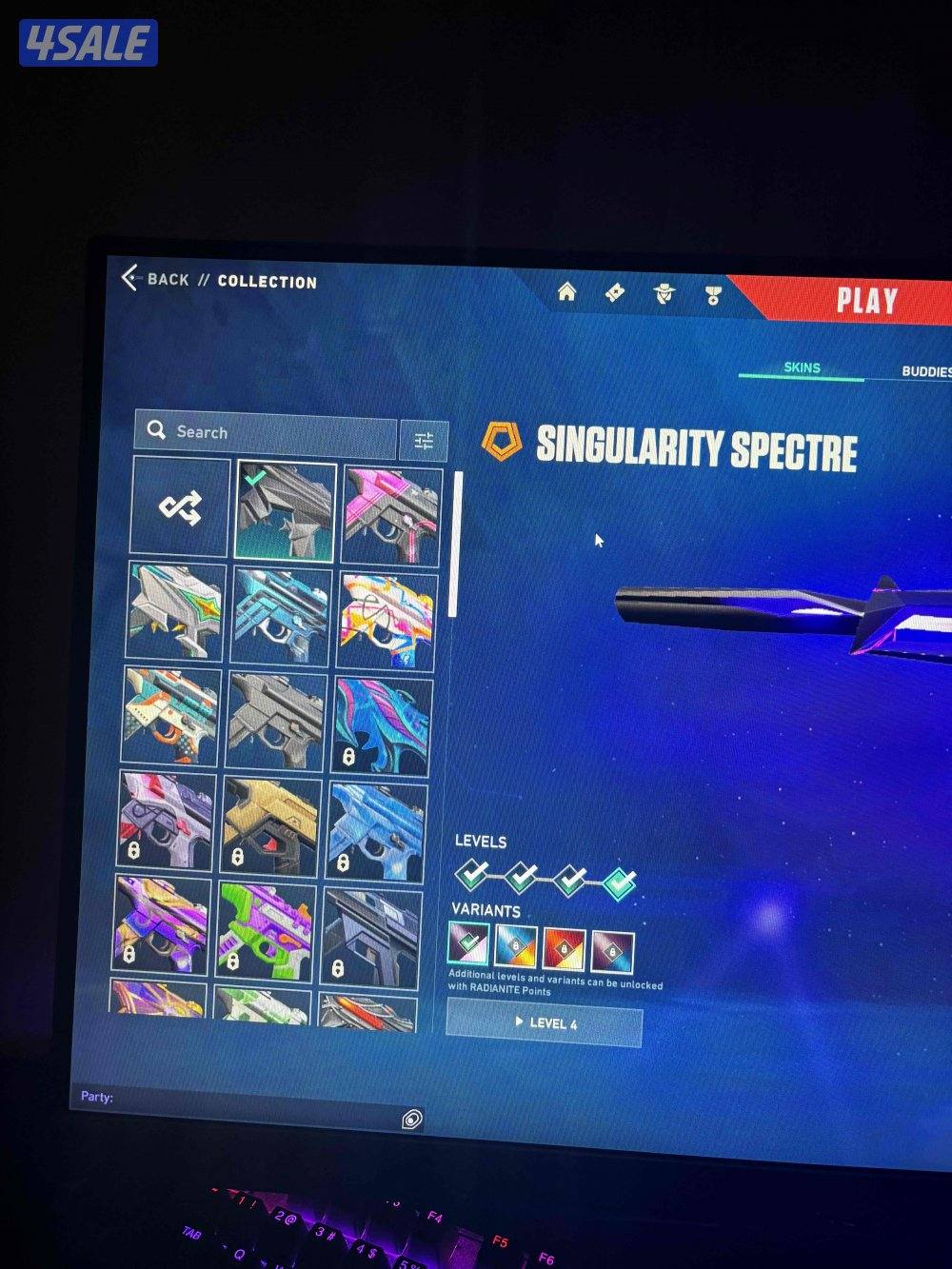
Task: Open the agents hat icon
Action: click(x=664, y=293)
